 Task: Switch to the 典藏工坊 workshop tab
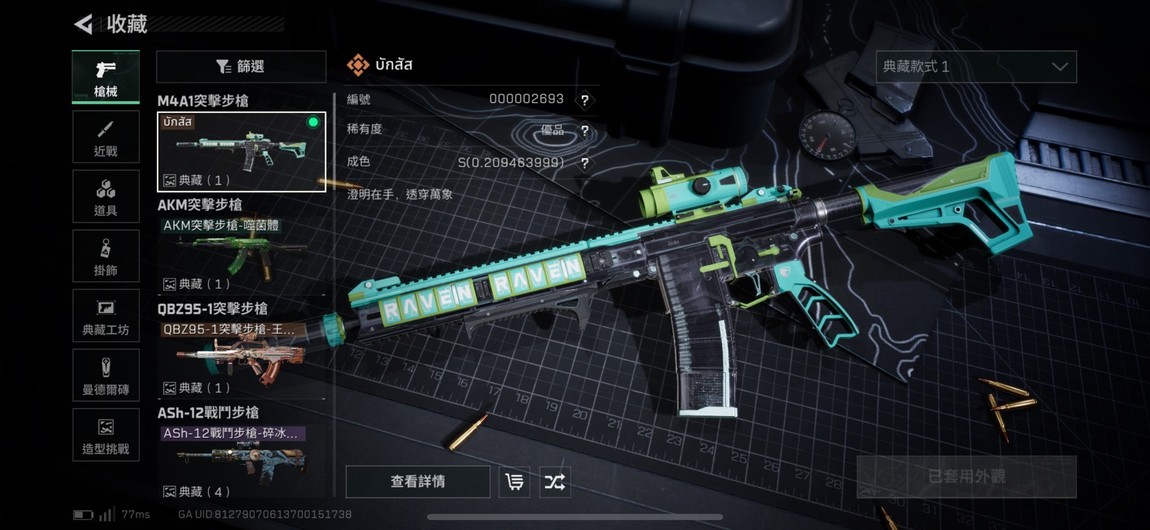[105, 315]
